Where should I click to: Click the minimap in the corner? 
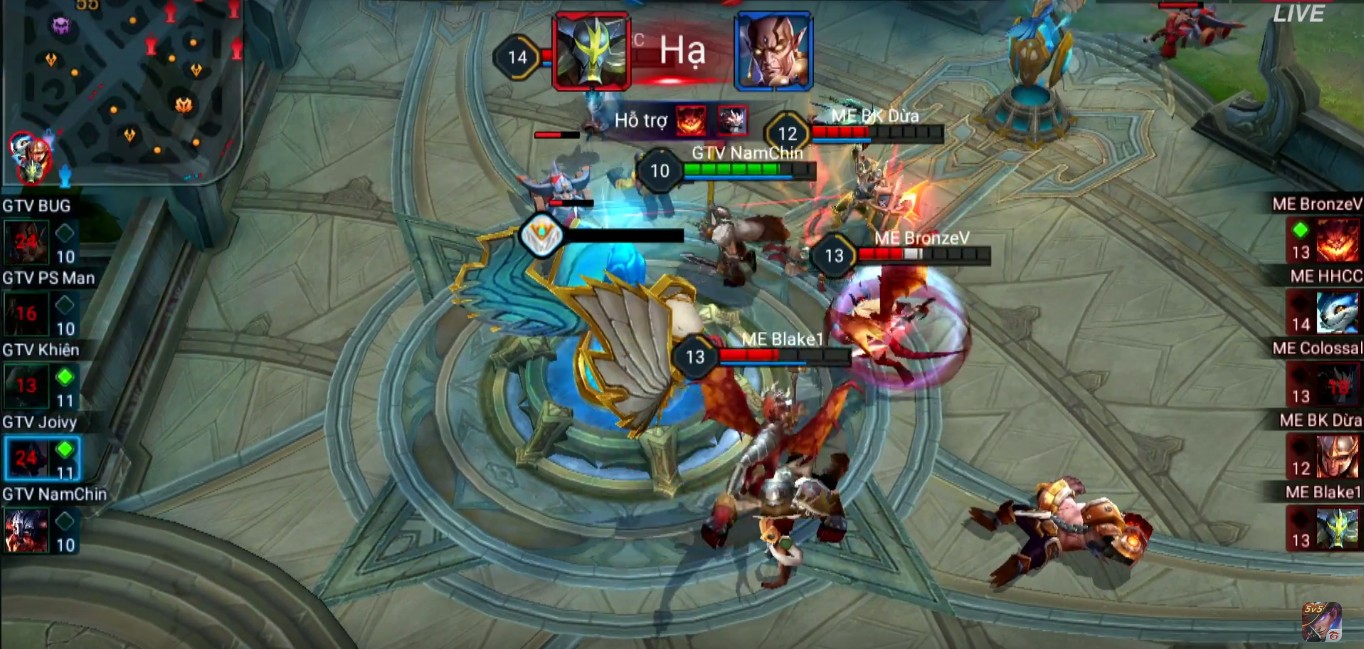point(120,90)
